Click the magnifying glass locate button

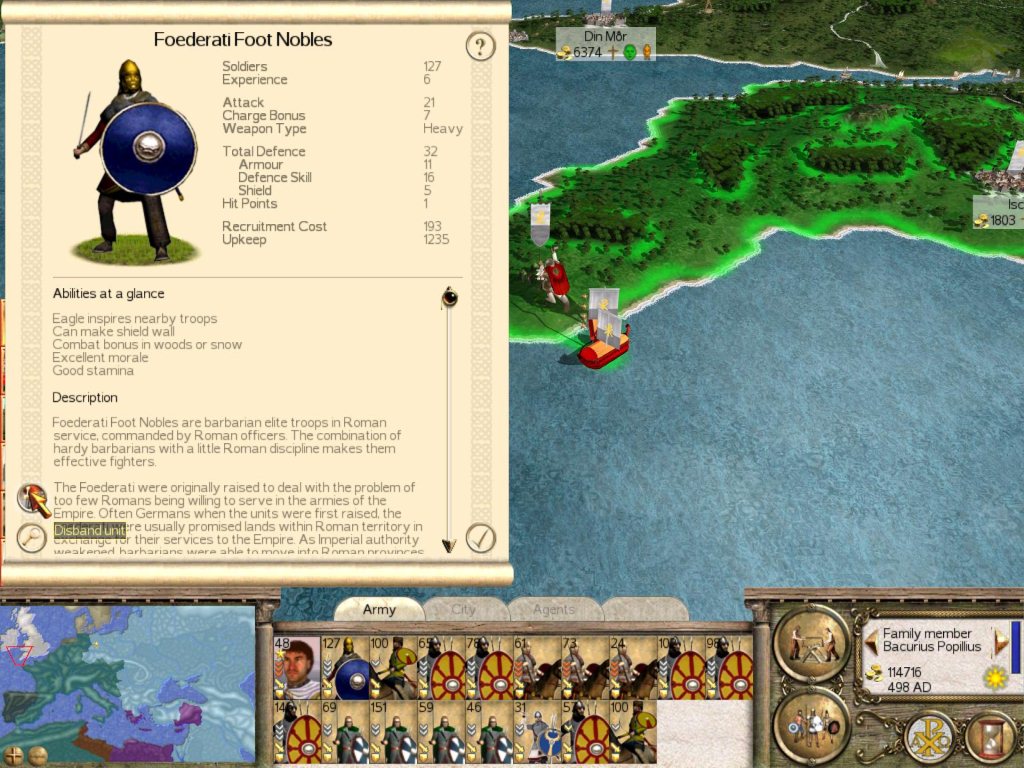(32, 538)
